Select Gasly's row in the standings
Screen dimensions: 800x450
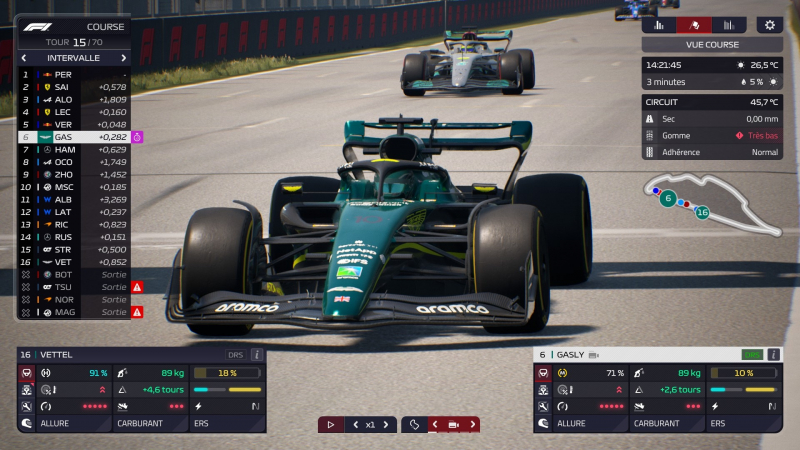pyautogui.click(x=70, y=136)
